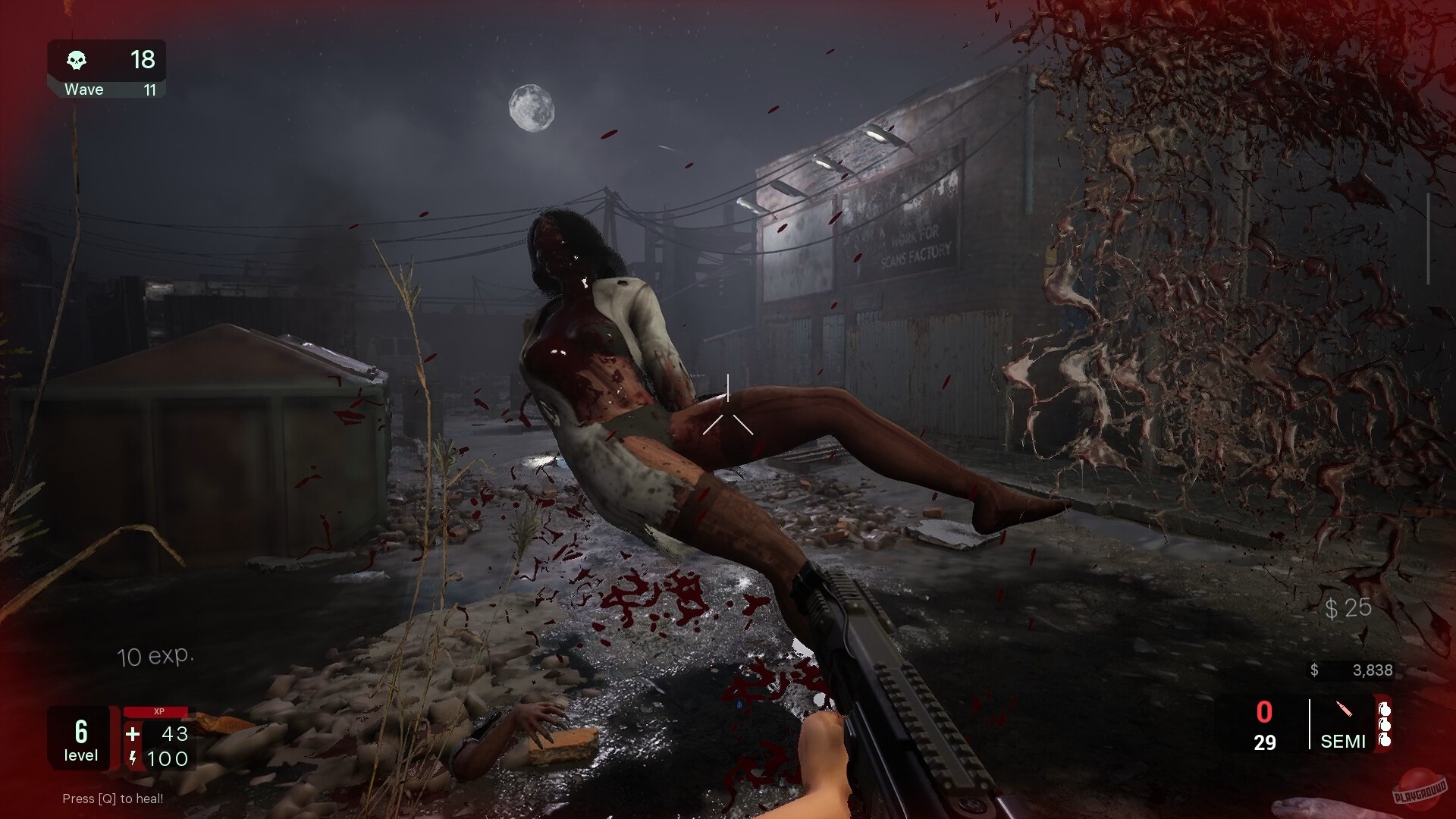Click the lightning stamina icon
This screenshot has height=819, width=1456.
point(133,758)
